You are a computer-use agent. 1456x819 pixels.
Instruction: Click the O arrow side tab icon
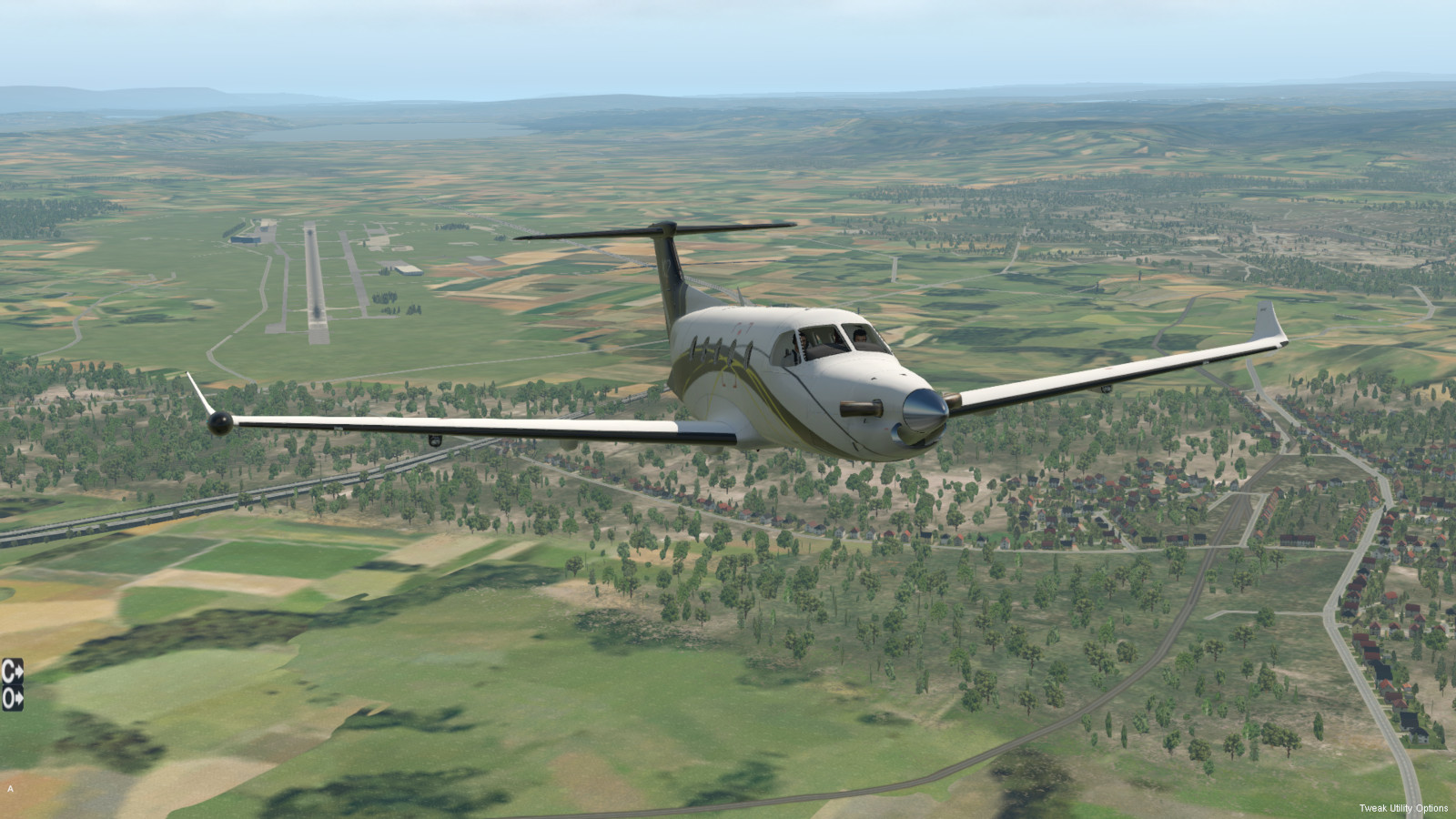[12, 699]
